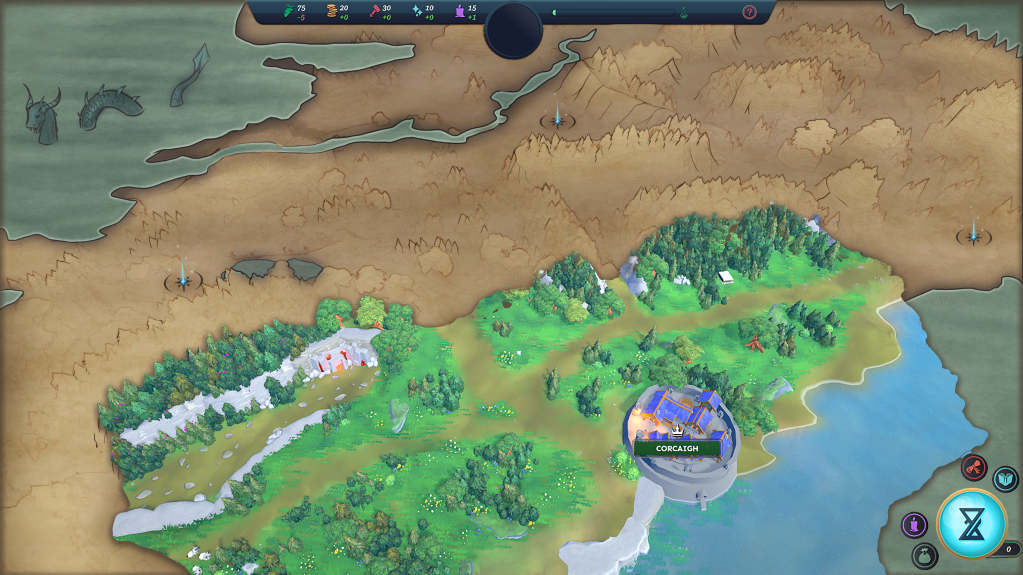
Task: Open the green sack icon
Action: 924,555
